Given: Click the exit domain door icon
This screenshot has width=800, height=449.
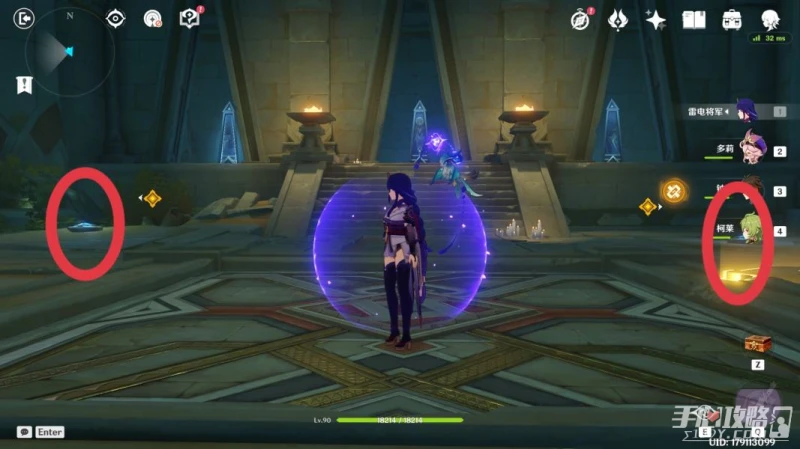Looking at the screenshot, I should (26, 18).
